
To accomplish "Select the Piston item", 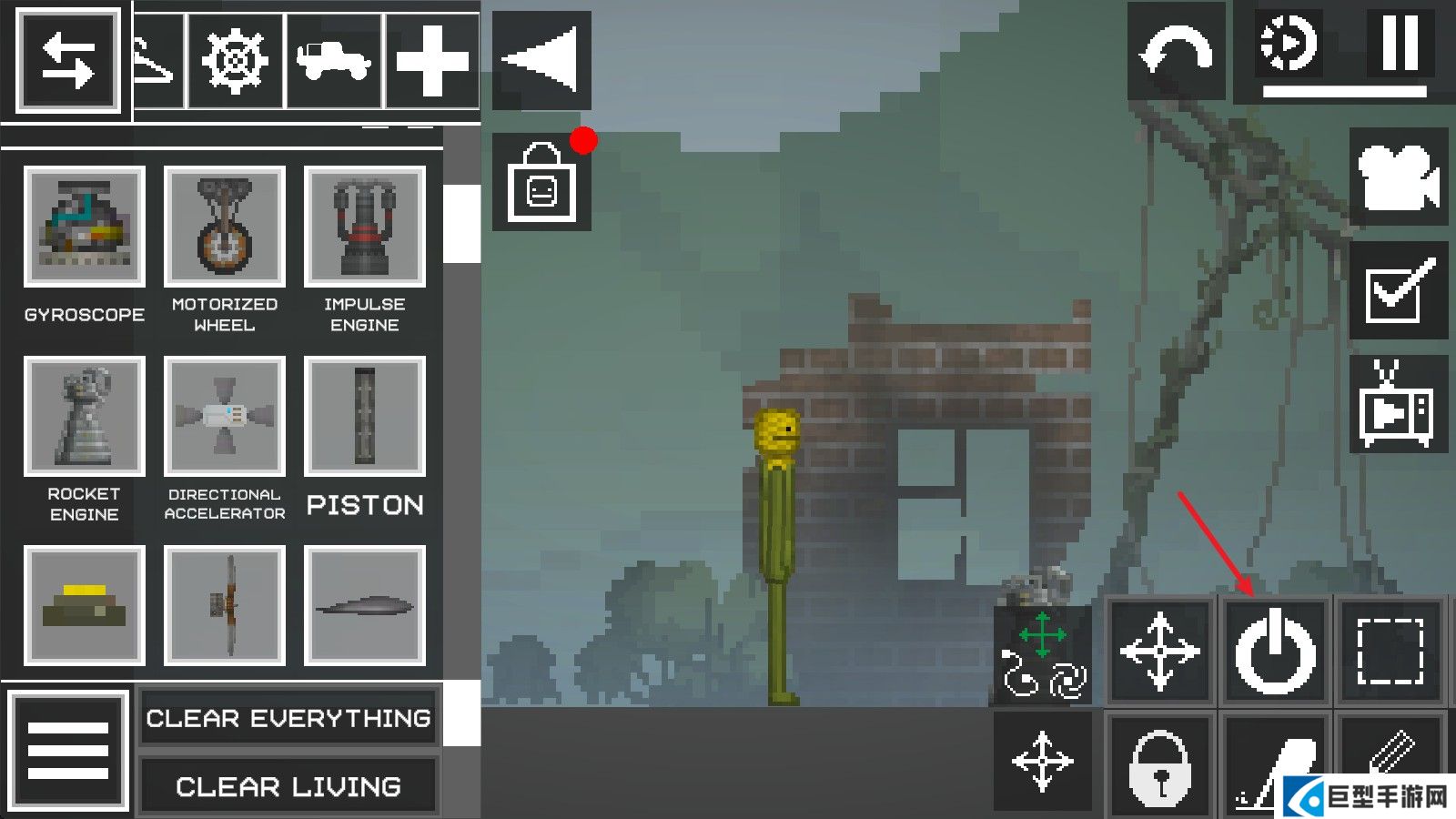I will [364, 417].
